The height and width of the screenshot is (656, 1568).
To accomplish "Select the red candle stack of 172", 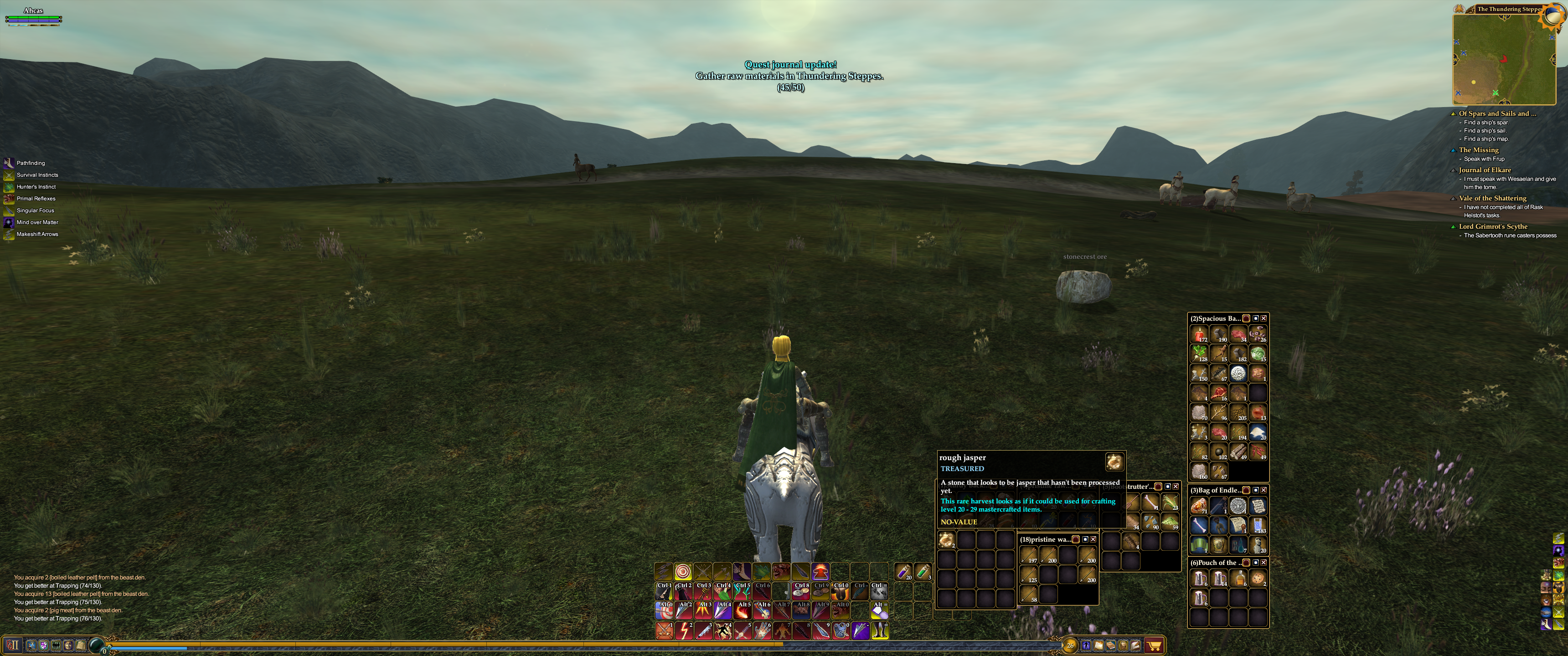I will pos(1199,334).
